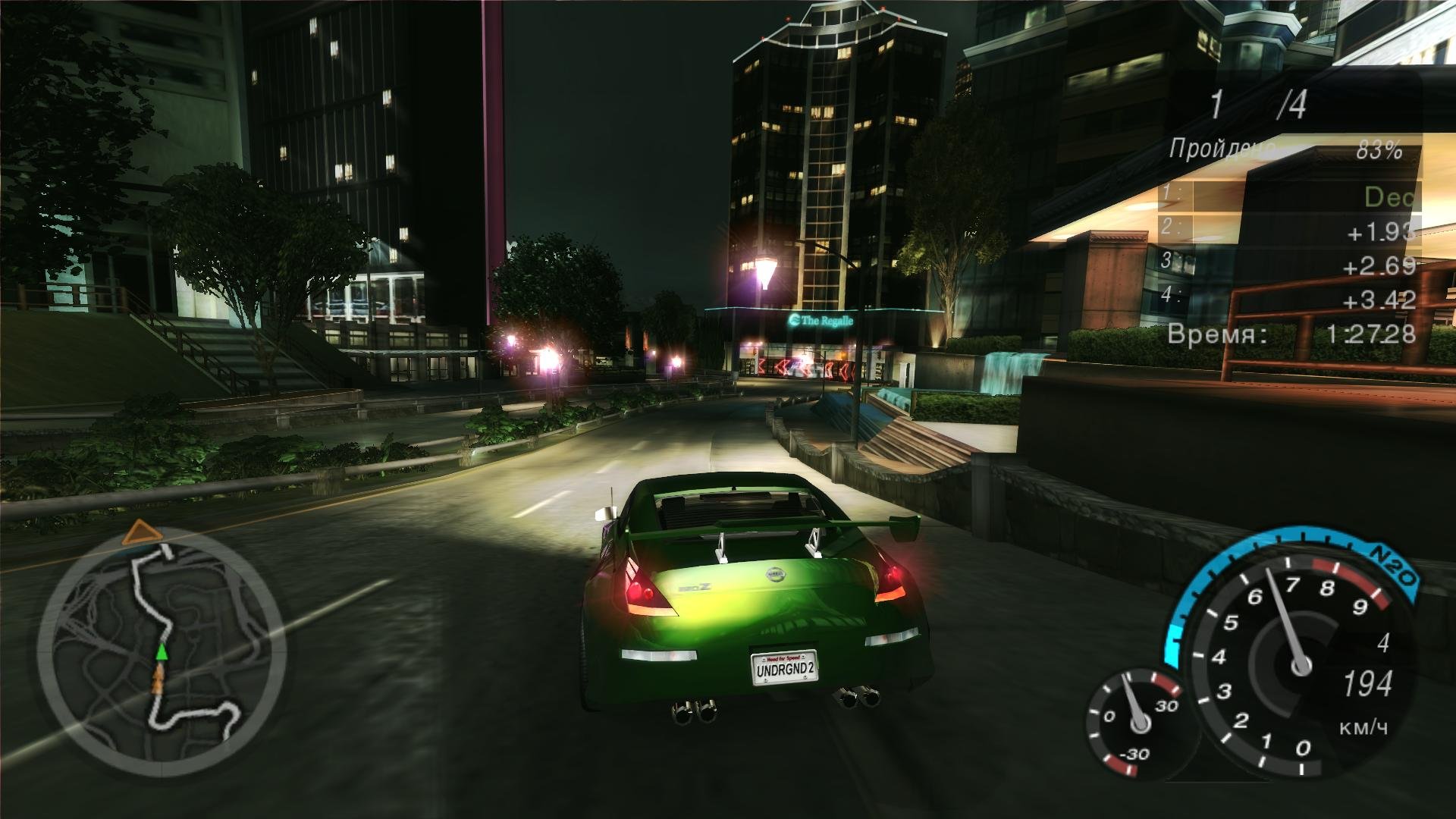This screenshot has width=1456, height=819.
Task: Select the green player arrow on the minimap
Action: [162, 652]
